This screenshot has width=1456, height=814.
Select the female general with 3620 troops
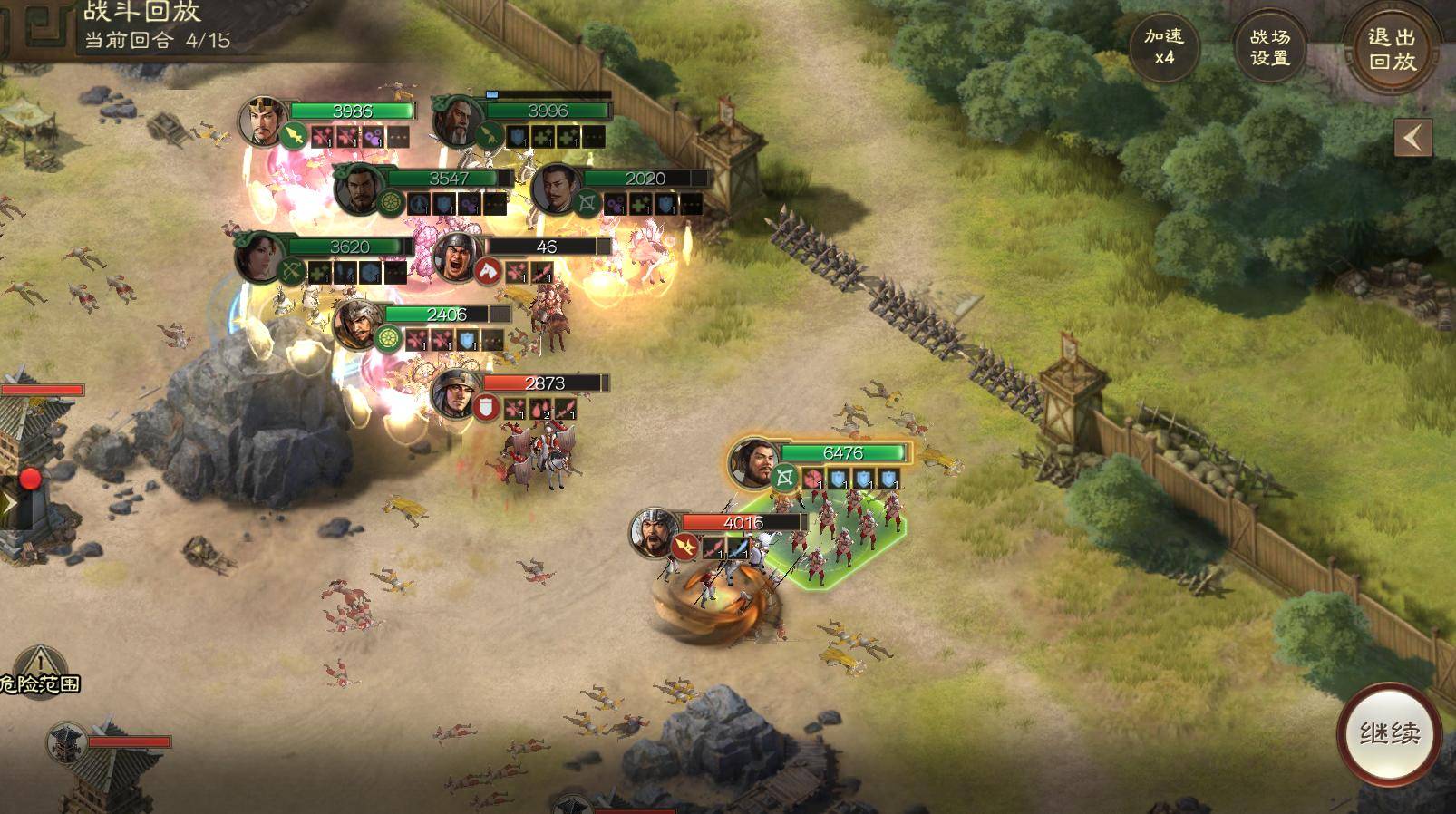click(260, 257)
